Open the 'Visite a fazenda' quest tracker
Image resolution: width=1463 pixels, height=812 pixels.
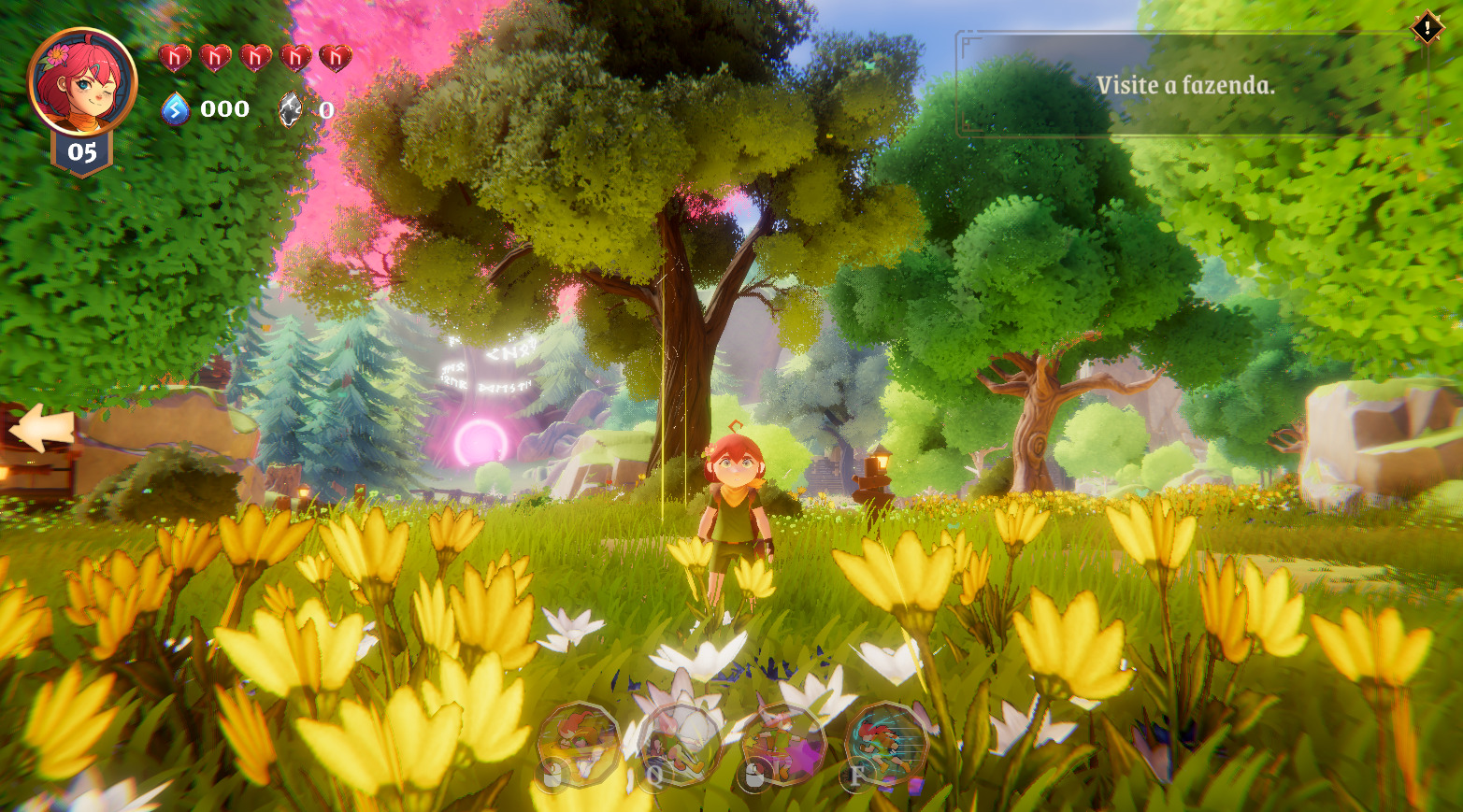coord(1185,86)
